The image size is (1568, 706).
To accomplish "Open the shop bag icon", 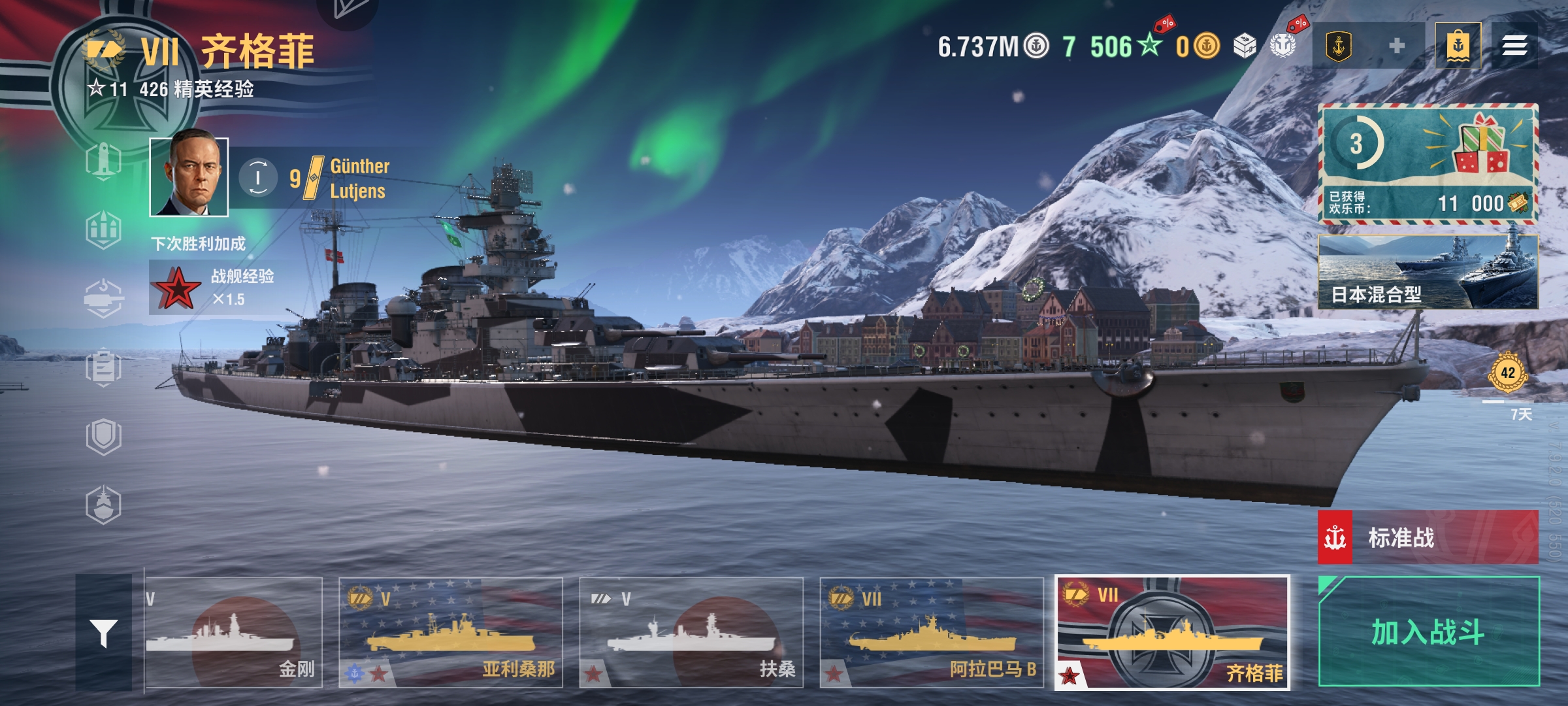I will coord(1458,46).
